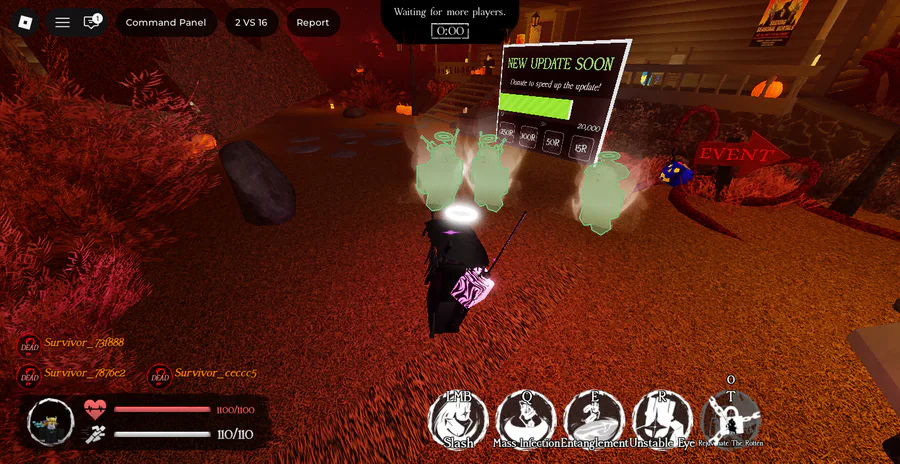Select dead player Survivor_7876e2

84,374
